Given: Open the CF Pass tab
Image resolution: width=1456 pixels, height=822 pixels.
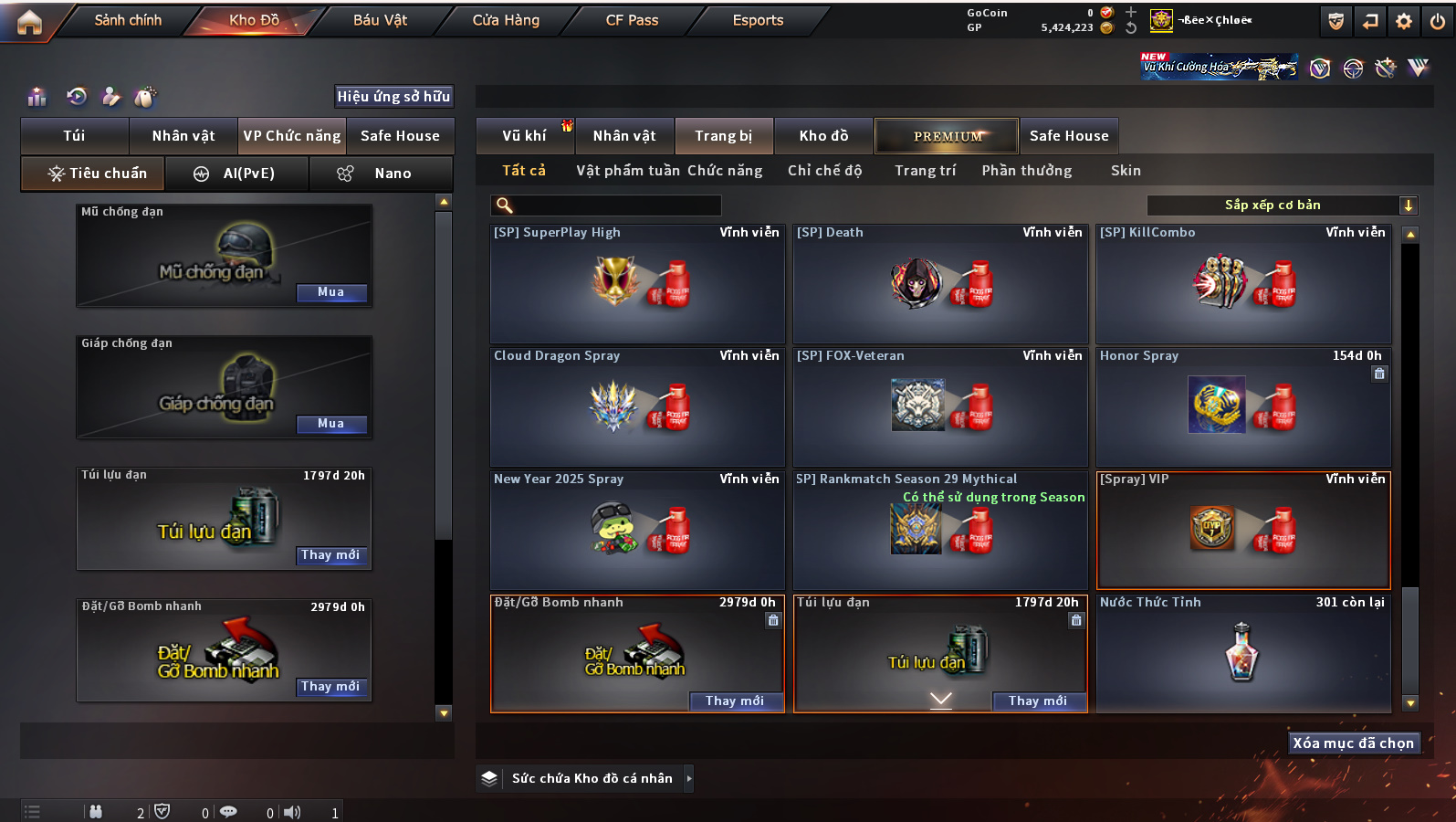Looking at the screenshot, I should click(632, 20).
